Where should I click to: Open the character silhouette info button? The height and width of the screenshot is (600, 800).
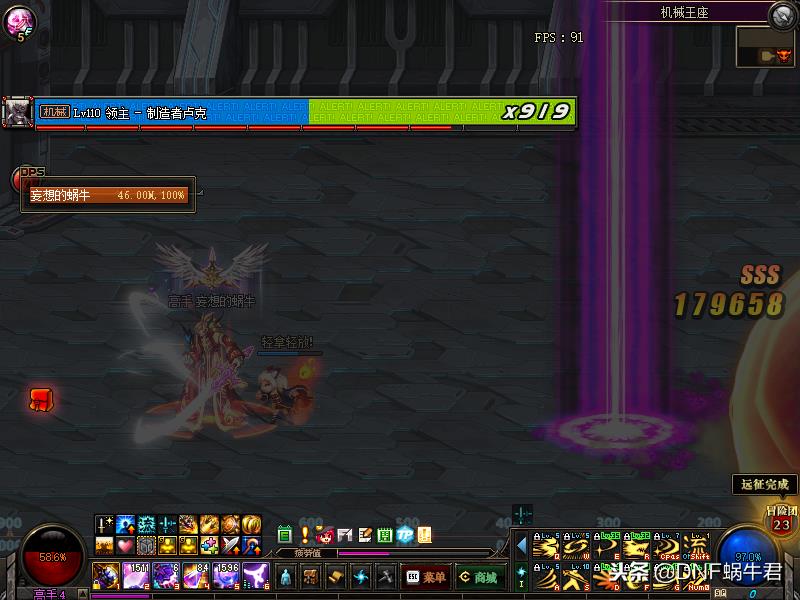point(285,577)
